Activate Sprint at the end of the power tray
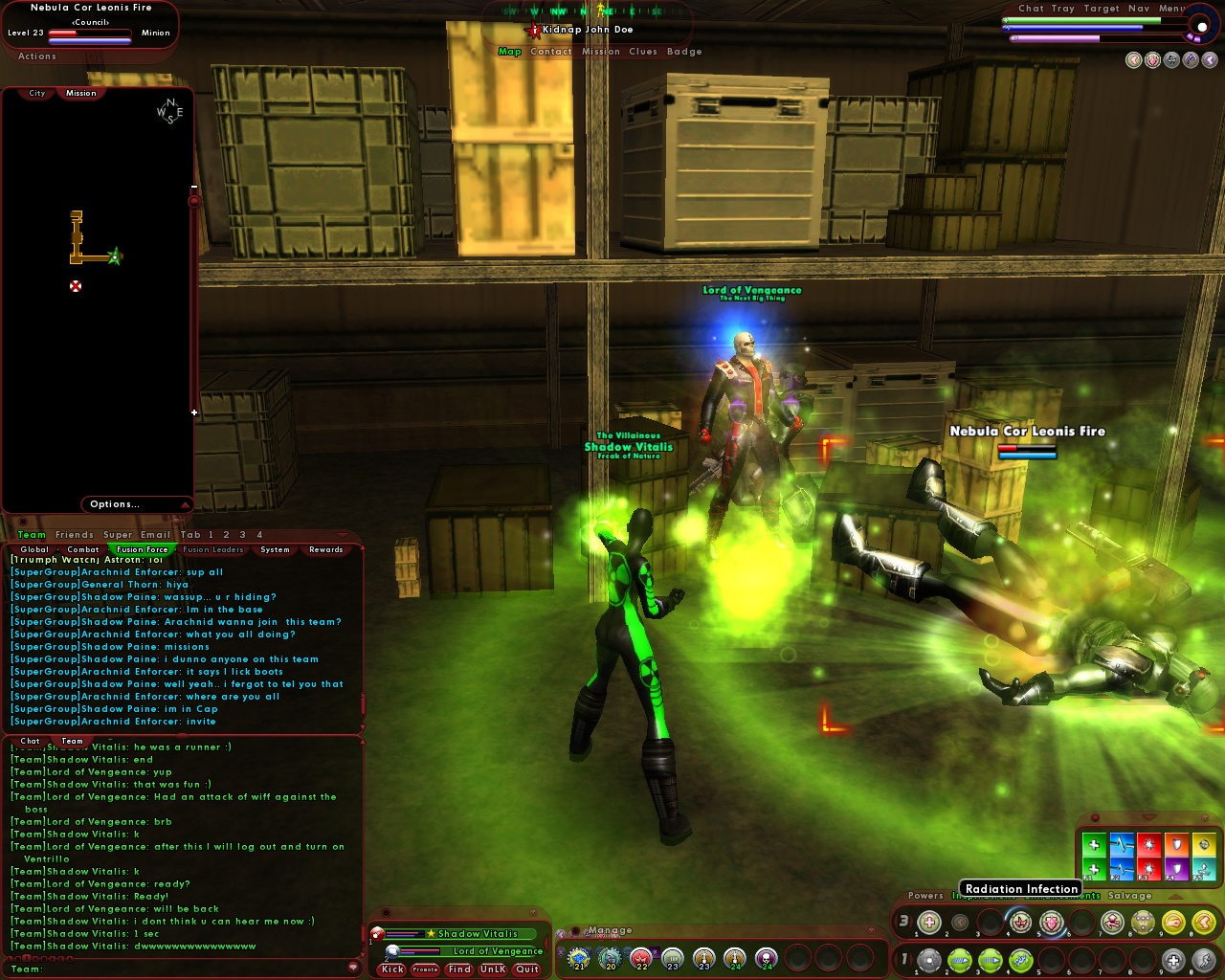 click(1204, 960)
